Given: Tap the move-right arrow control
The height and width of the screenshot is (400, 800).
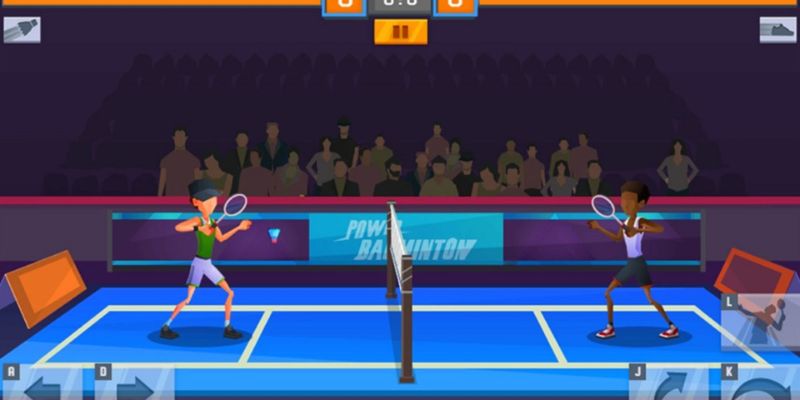Looking at the screenshot, I should coord(135,385).
